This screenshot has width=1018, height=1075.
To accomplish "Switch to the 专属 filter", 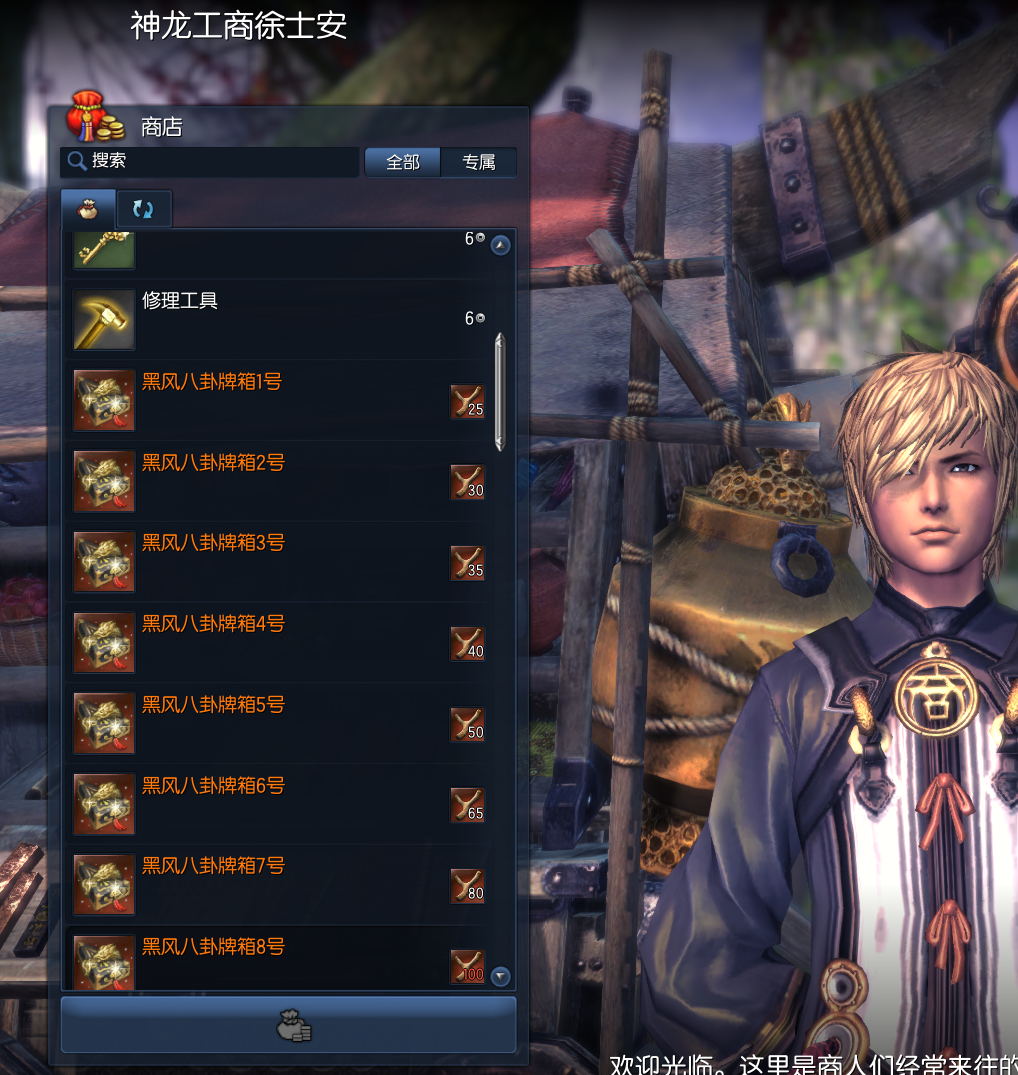I will click(479, 162).
